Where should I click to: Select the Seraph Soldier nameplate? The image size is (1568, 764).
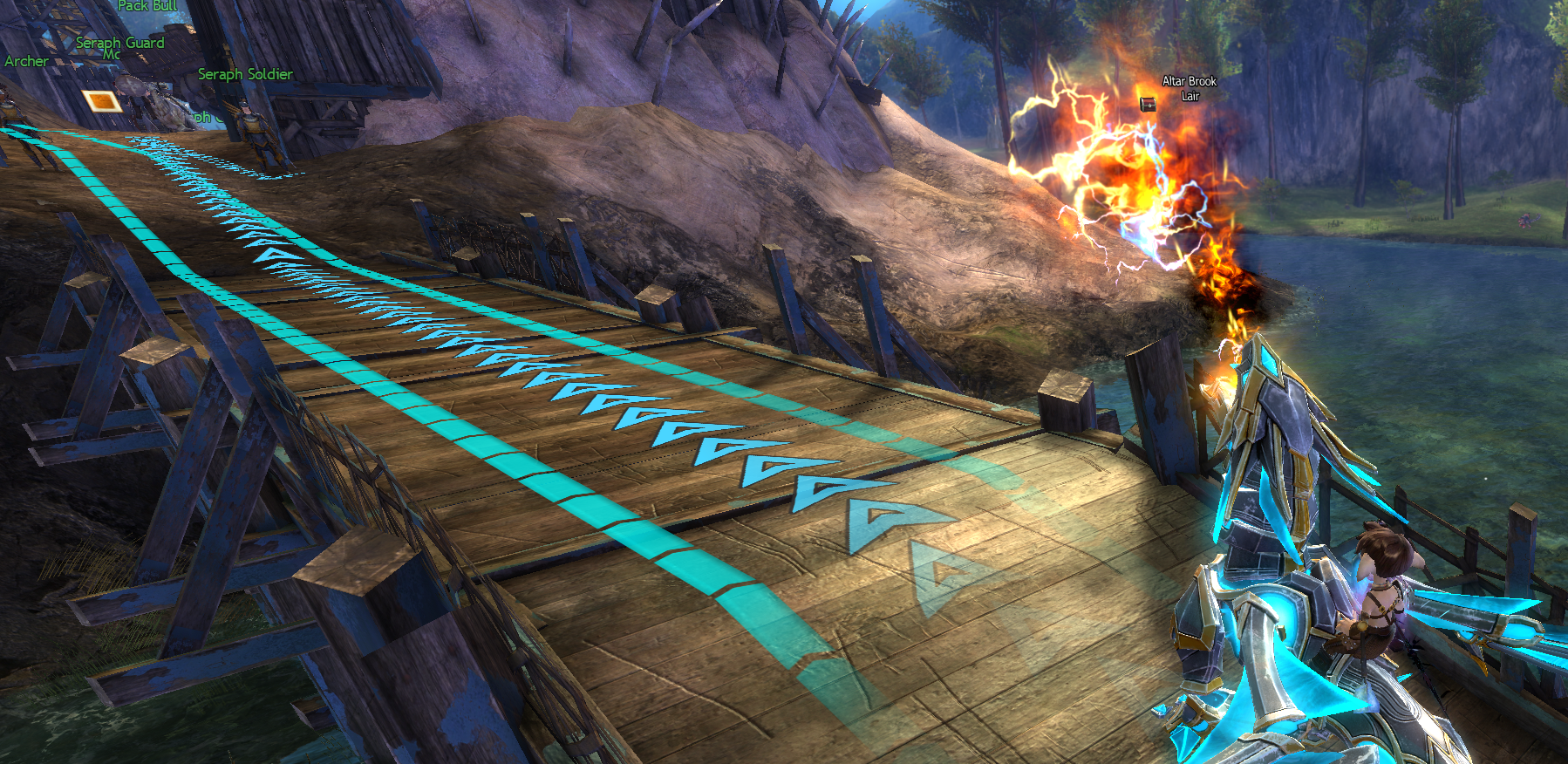pos(245,74)
